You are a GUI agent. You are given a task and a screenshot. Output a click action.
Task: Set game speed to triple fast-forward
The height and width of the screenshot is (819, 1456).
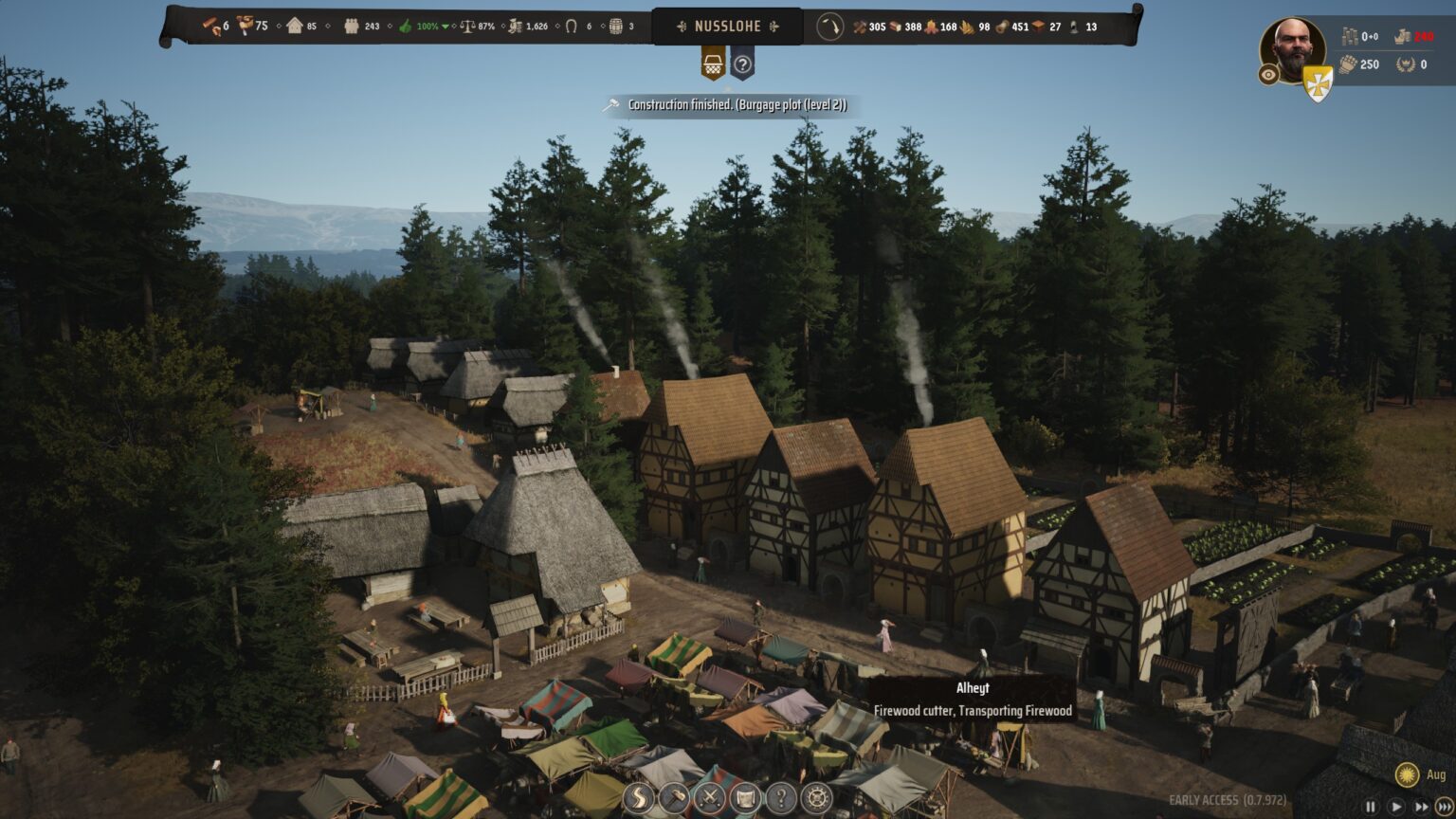point(1444,807)
